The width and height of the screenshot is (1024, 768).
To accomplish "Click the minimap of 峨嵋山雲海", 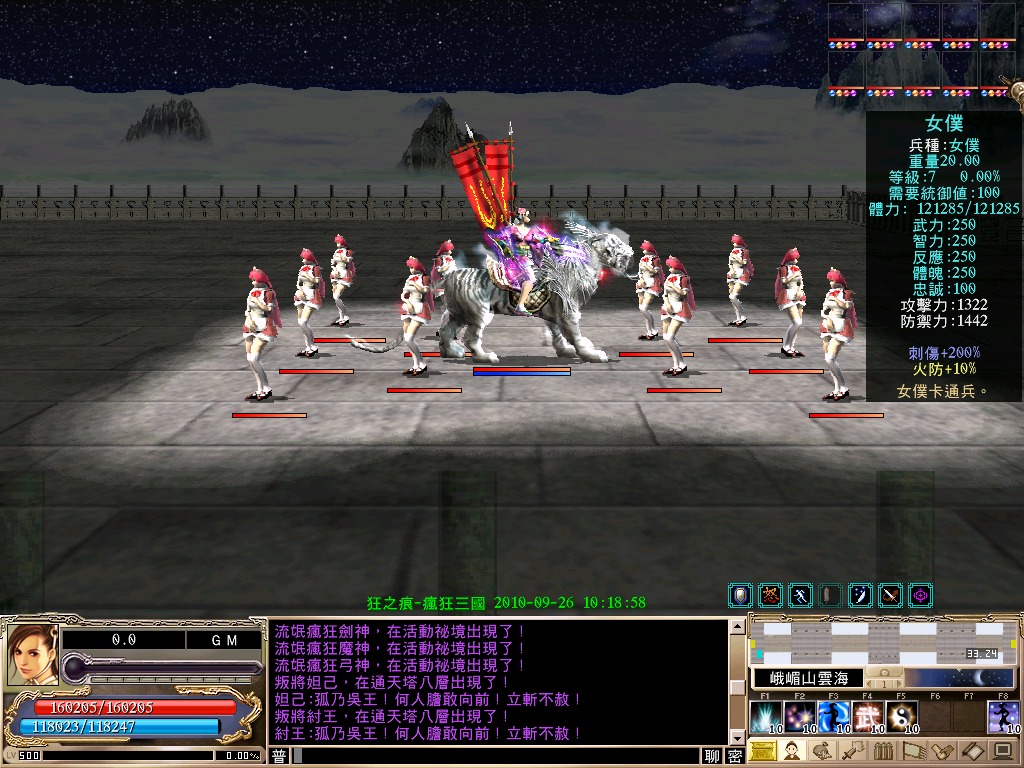I will point(883,643).
